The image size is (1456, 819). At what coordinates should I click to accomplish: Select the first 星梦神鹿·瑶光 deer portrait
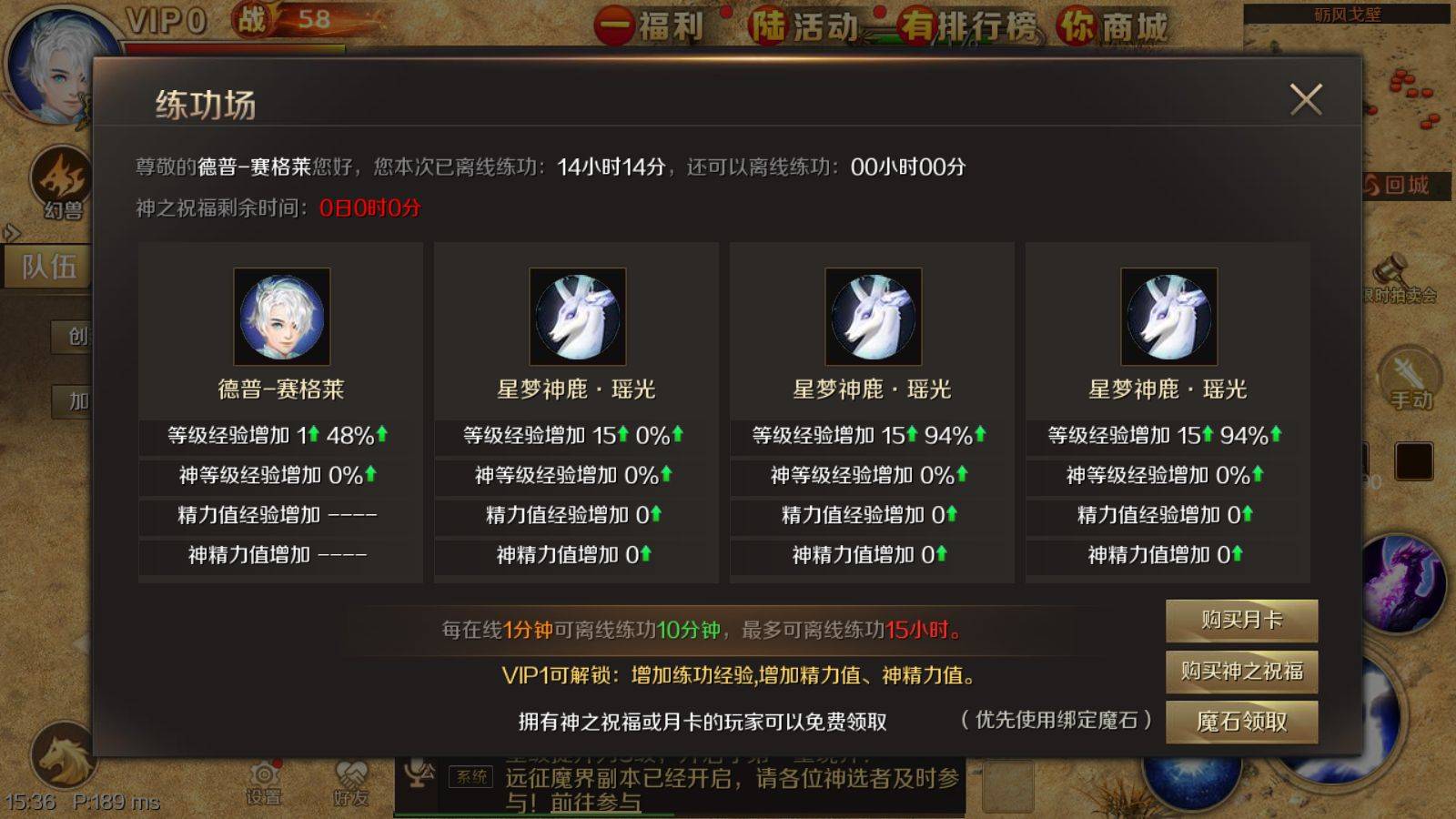coord(579,317)
